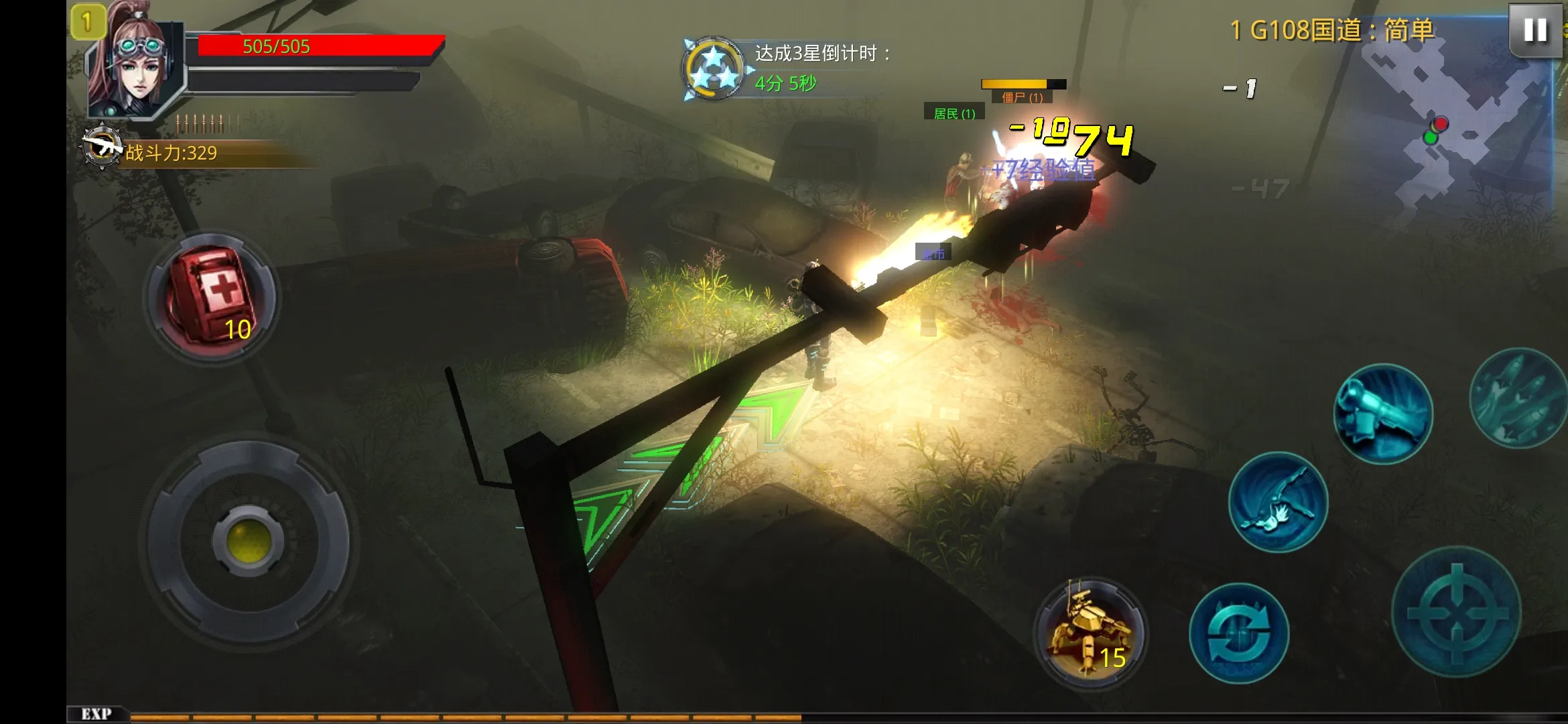Select the rifle weapon emblem icon
1568x724 pixels.
click(x=102, y=147)
